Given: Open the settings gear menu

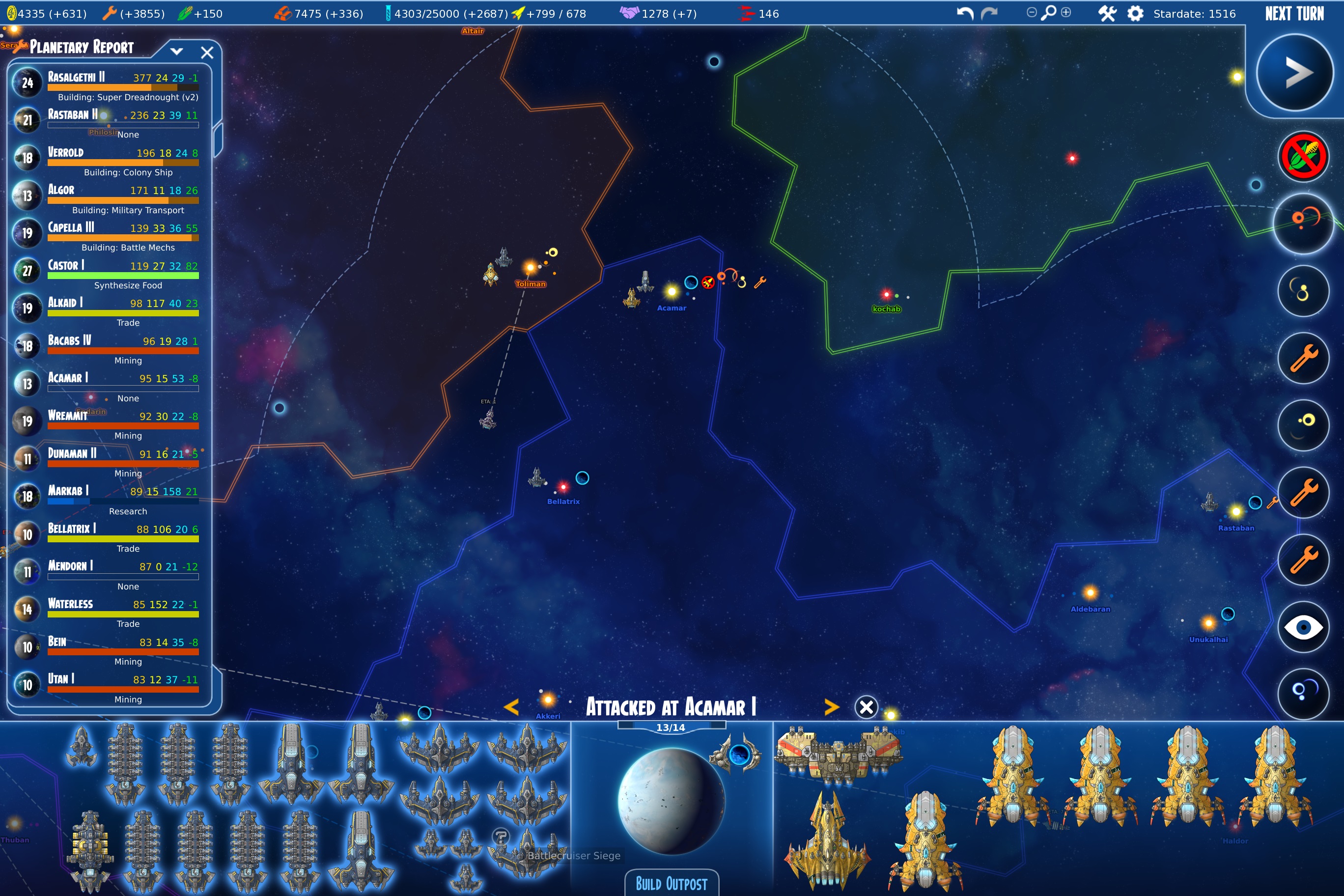Looking at the screenshot, I should pyautogui.click(x=1137, y=13).
